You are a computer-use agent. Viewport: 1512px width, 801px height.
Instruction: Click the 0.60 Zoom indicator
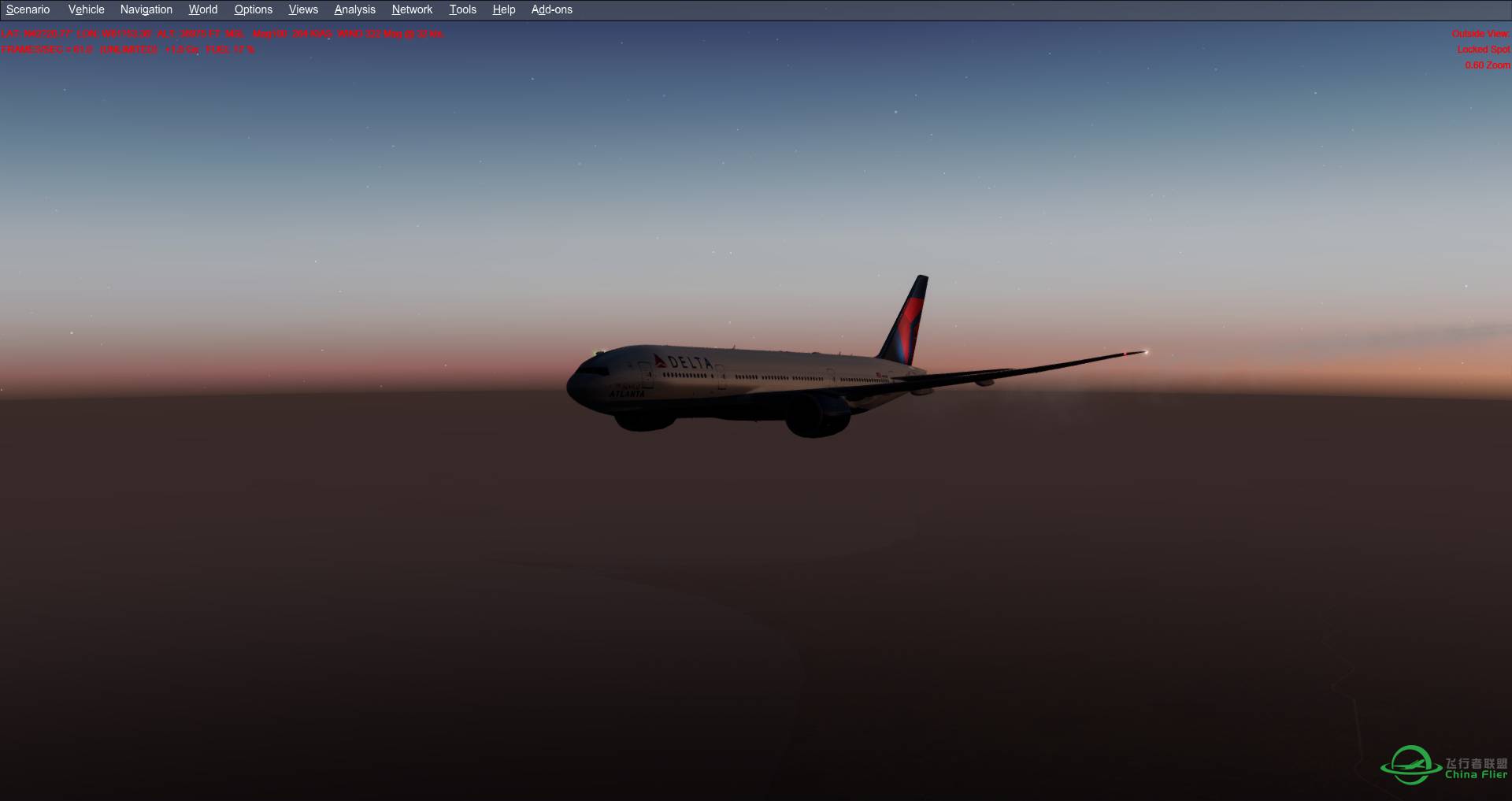click(x=1487, y=65)
